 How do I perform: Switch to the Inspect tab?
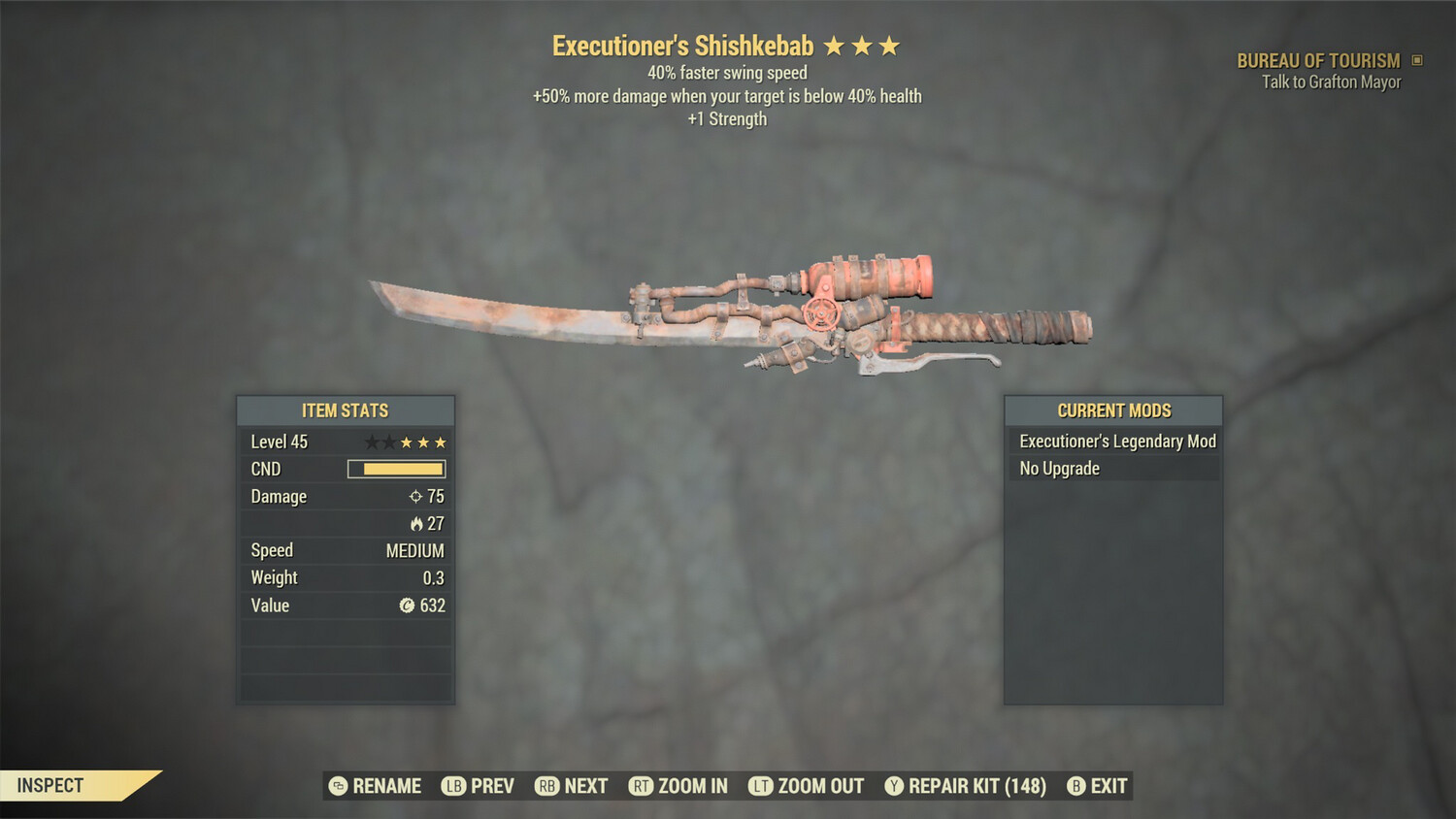point(50,785)
